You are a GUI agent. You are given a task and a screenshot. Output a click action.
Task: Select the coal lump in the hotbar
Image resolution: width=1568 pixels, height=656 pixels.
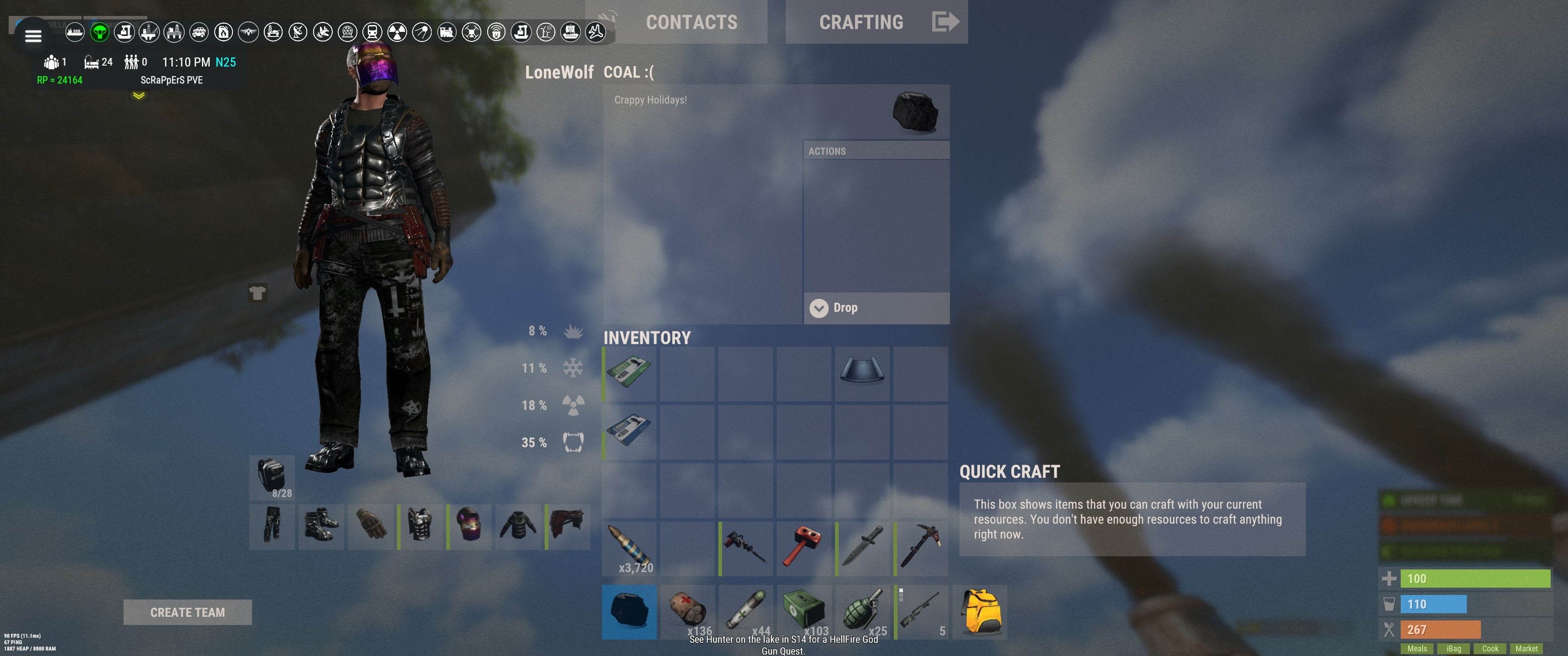tap(629, 612)
